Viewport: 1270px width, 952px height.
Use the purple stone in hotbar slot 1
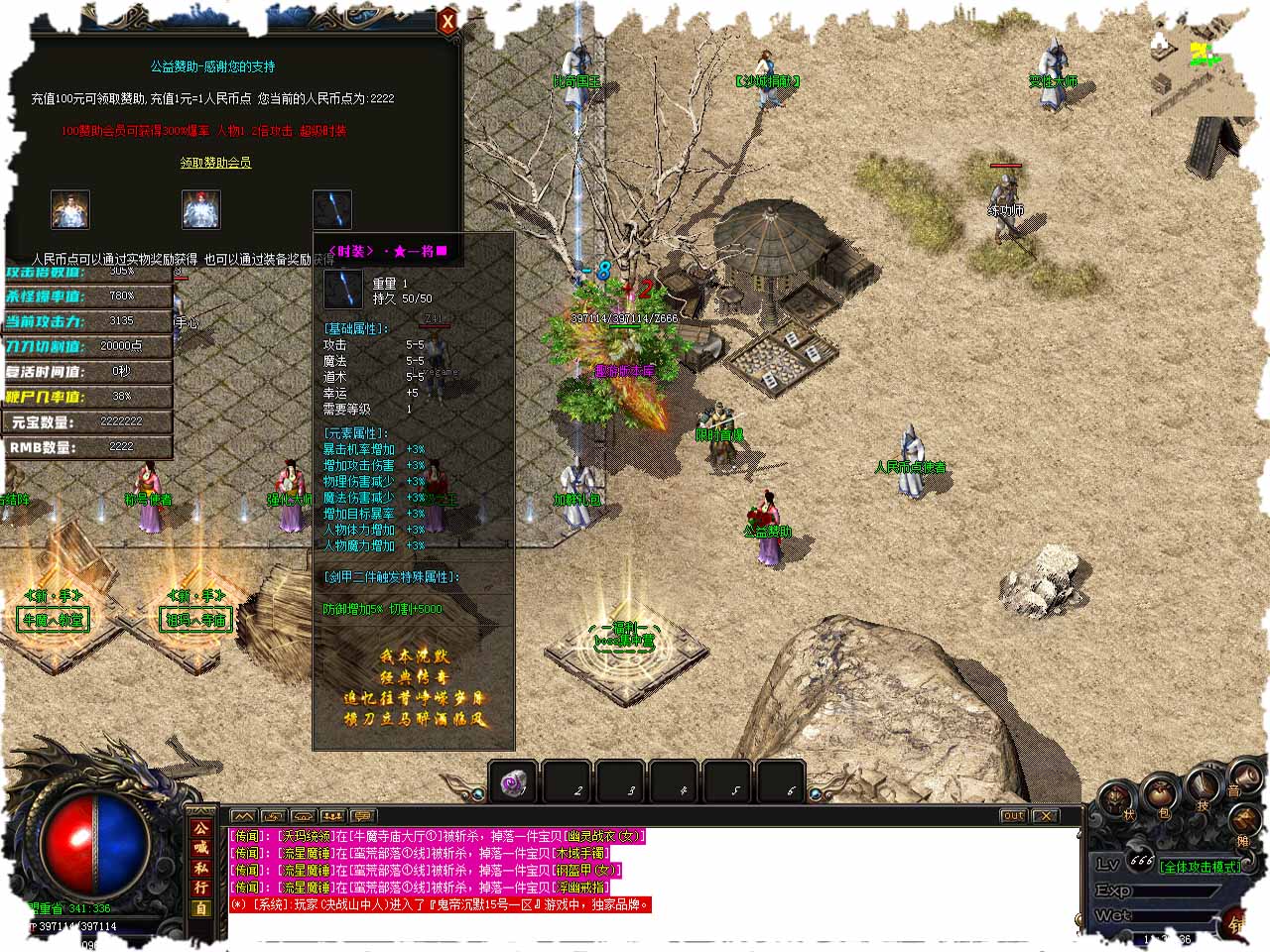(x=513, y=783)
